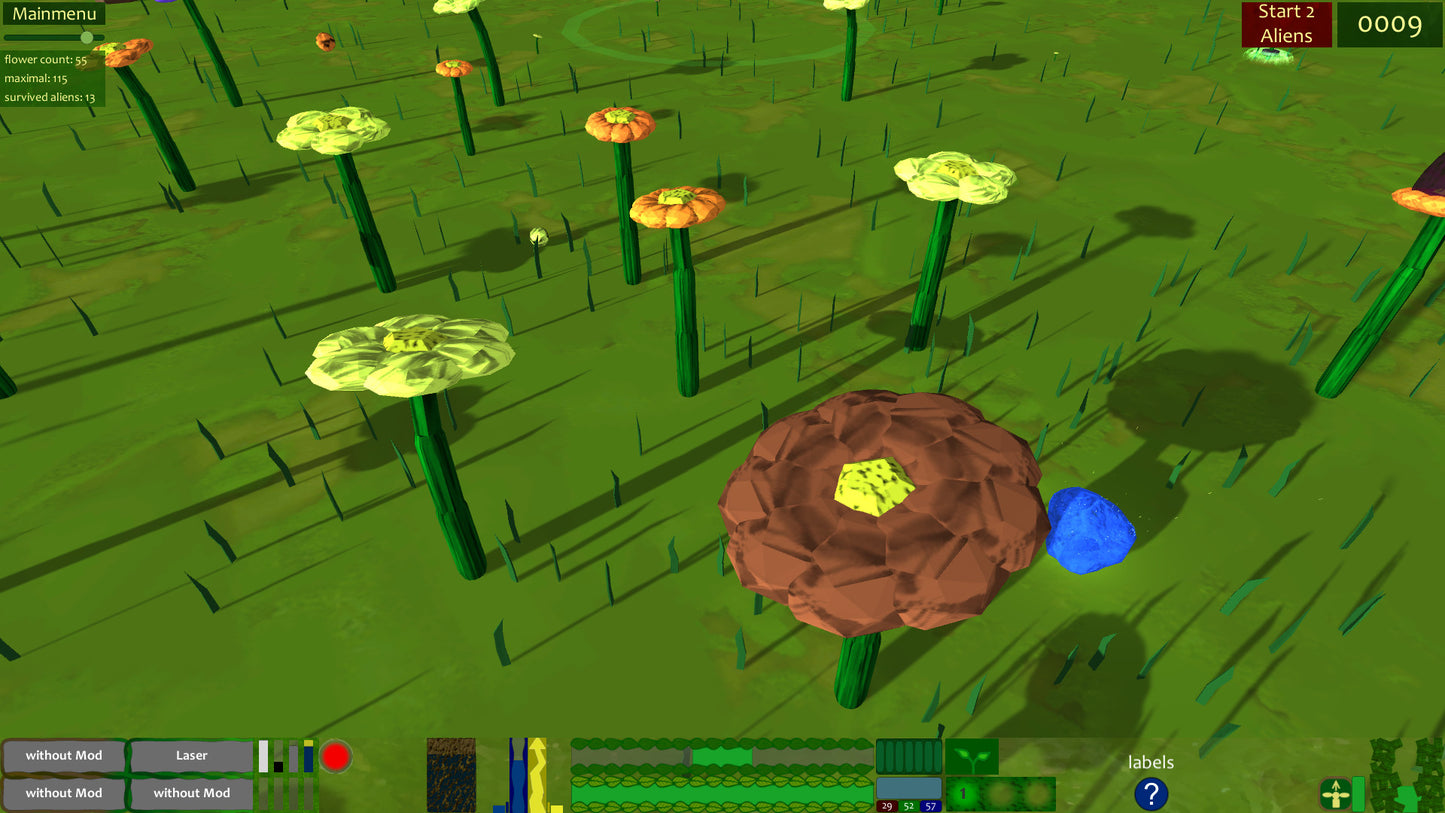This screenshot has height=813, width=1445.
Task: Open the Laser weapon slot selector
Action: pyautogui.click(x=190, y=755)
